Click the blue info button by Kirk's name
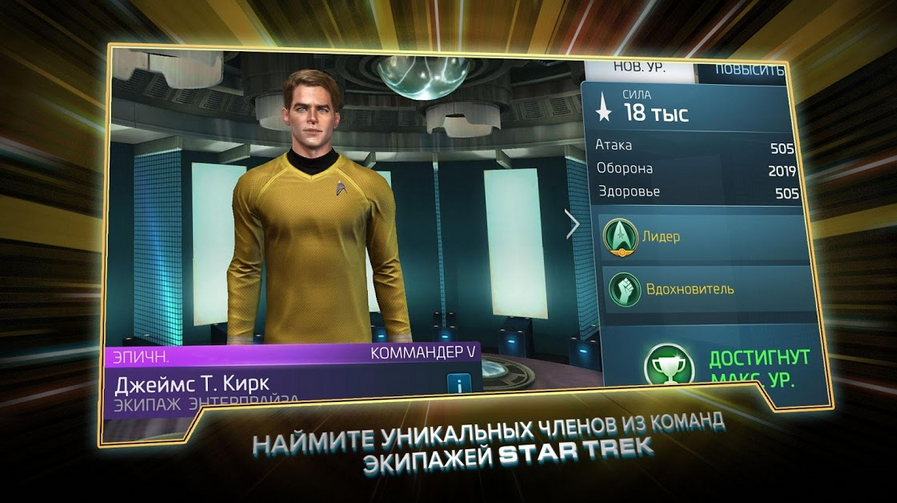 pyautogui.click(x=458, y=384)
